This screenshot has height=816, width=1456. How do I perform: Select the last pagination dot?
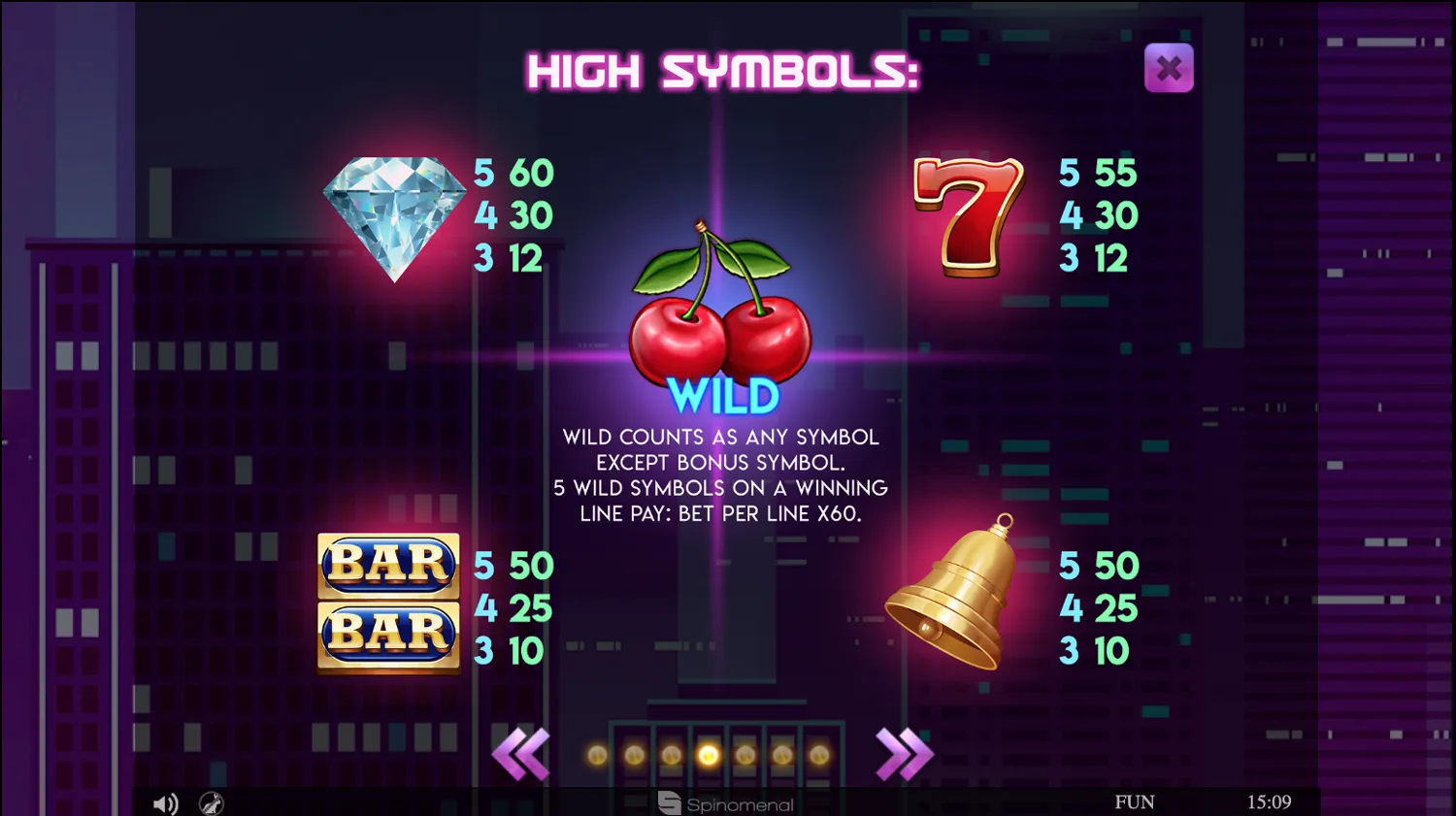click(819, 753)
